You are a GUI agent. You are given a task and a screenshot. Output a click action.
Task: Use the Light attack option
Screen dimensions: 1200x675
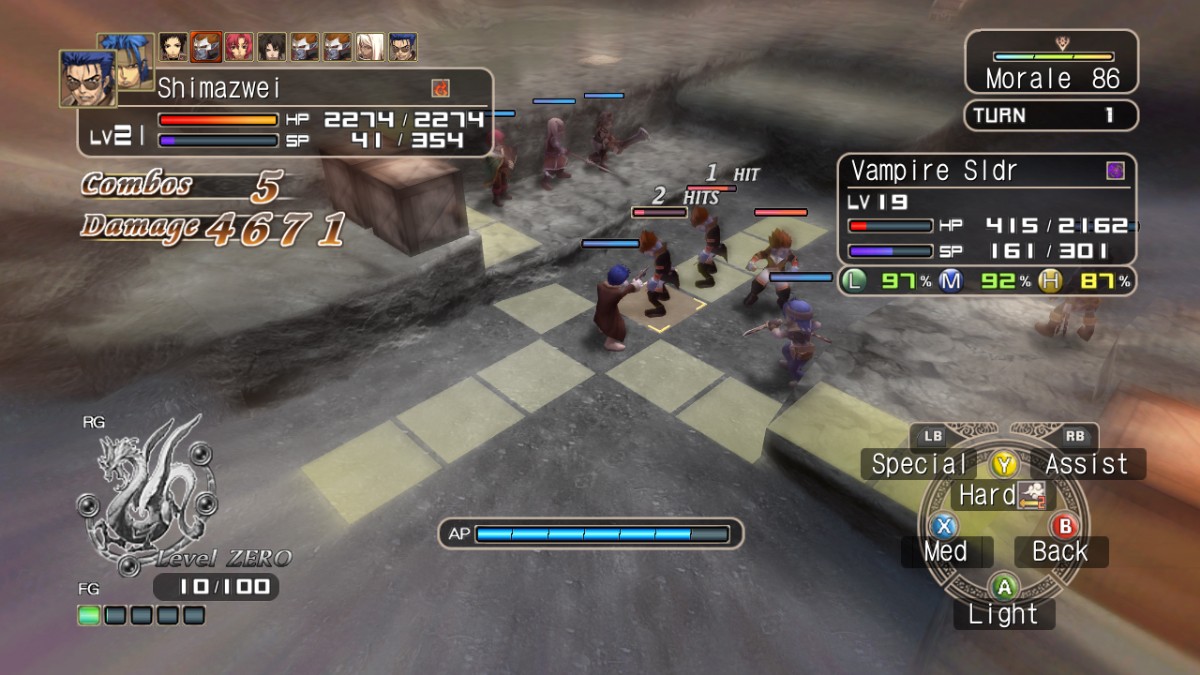1004,614
